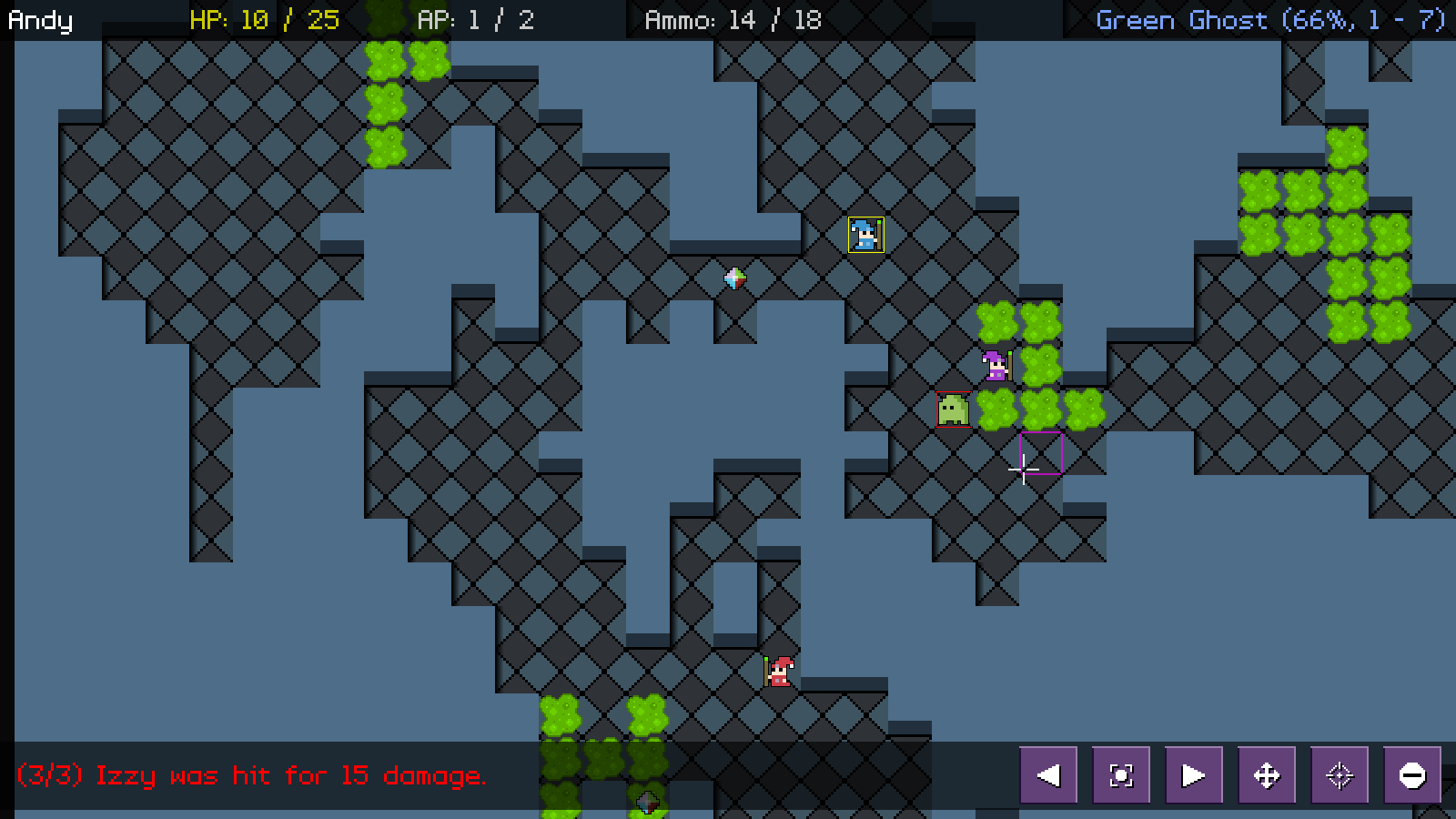Select the yellow-boxed blue wizard Andy

point(865,235)
